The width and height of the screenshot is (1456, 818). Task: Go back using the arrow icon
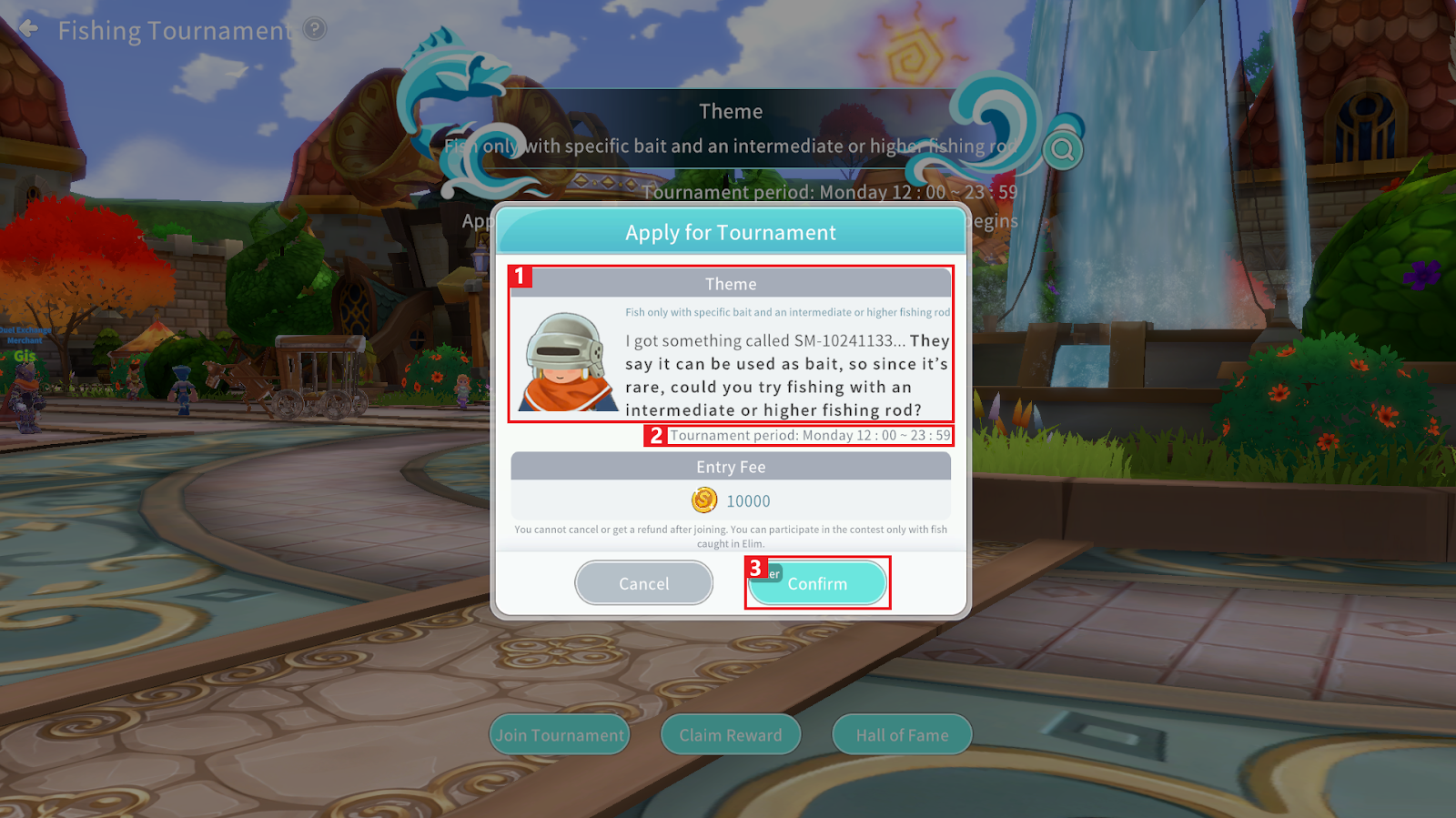point(29,29)
